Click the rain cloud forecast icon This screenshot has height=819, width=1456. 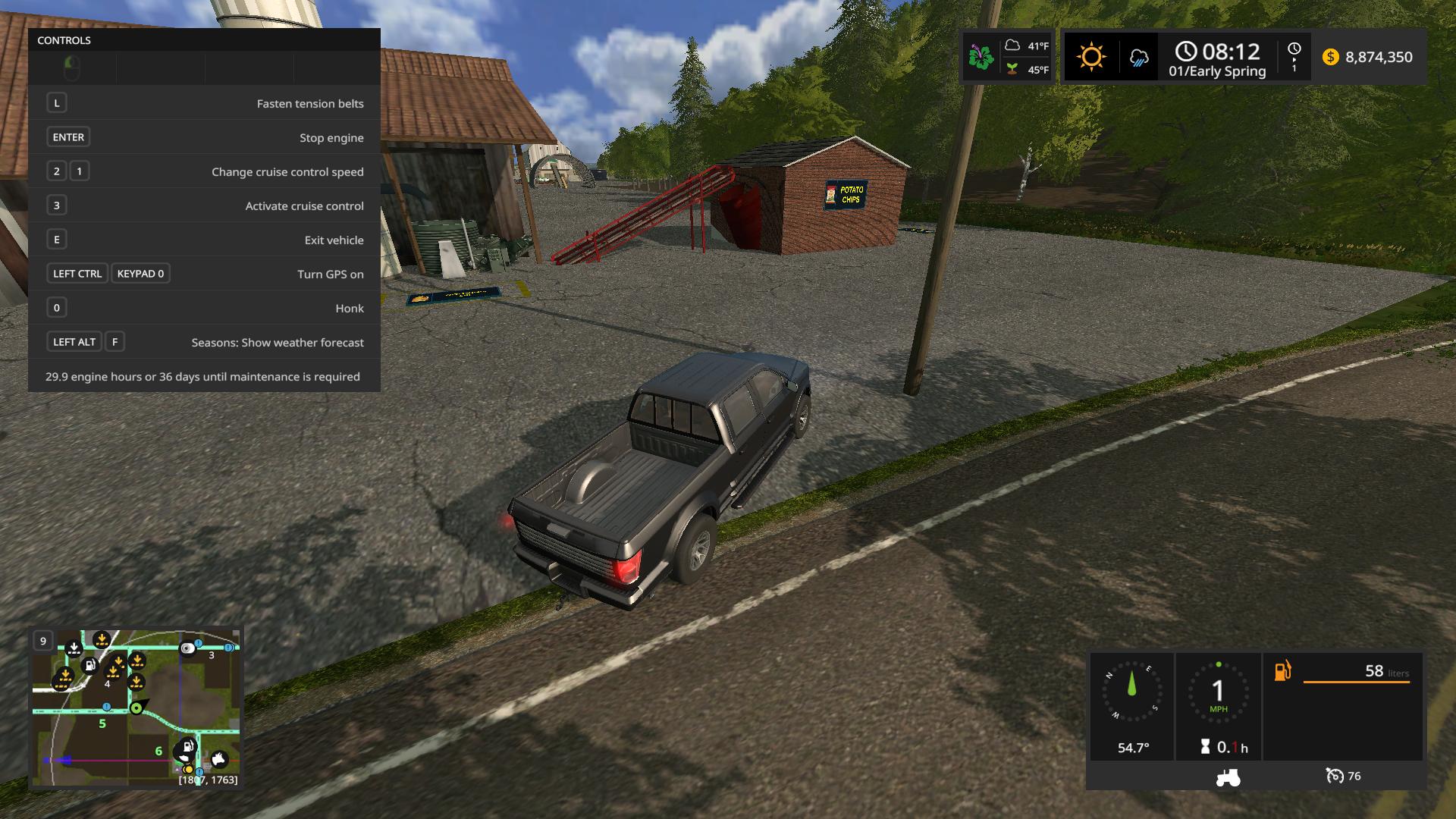coord(1138,58)
